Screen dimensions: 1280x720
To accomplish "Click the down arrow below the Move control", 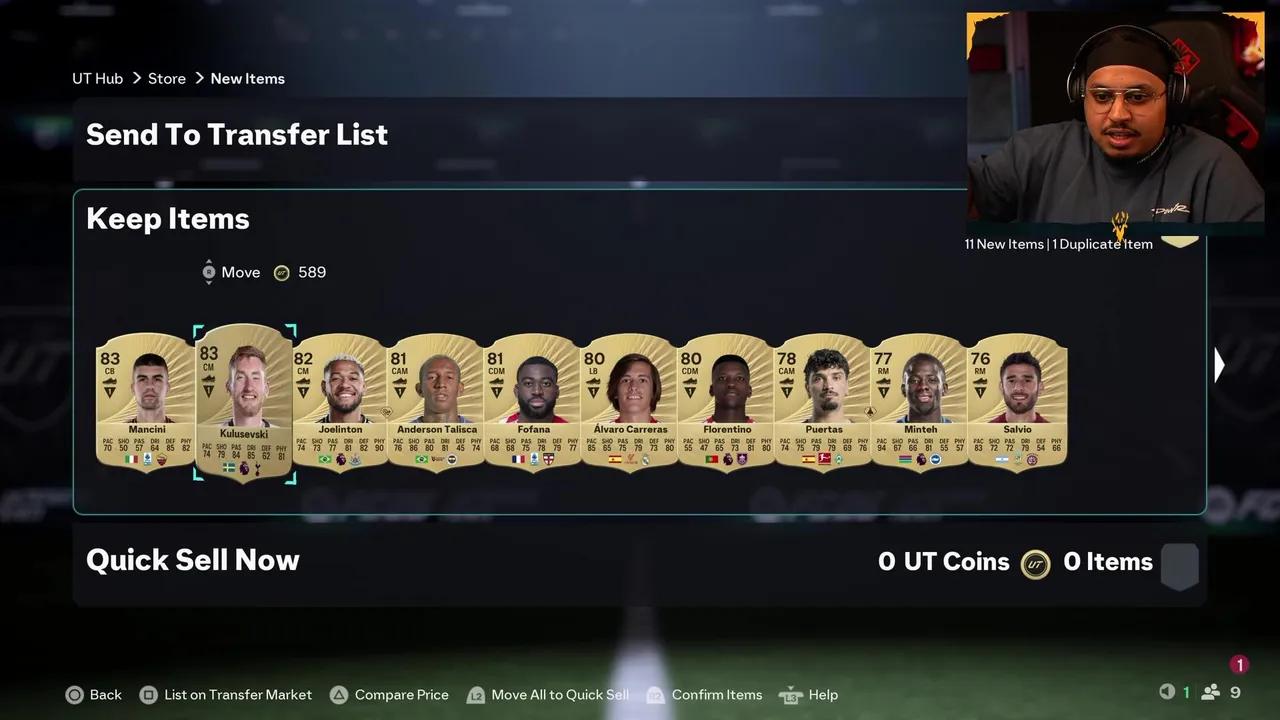I will click(209, 282).
